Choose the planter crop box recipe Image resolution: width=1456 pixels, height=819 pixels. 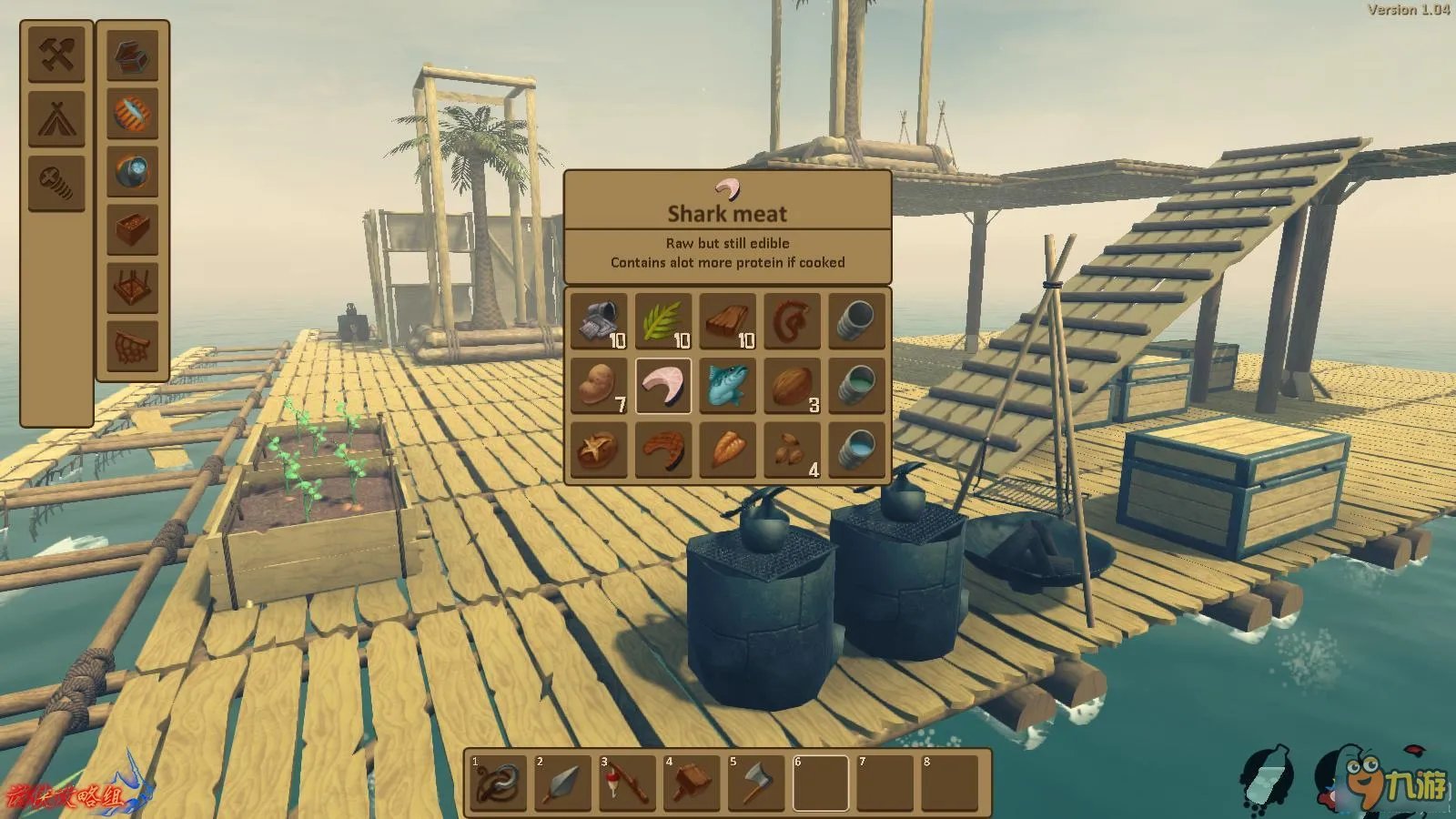point(133,229)
